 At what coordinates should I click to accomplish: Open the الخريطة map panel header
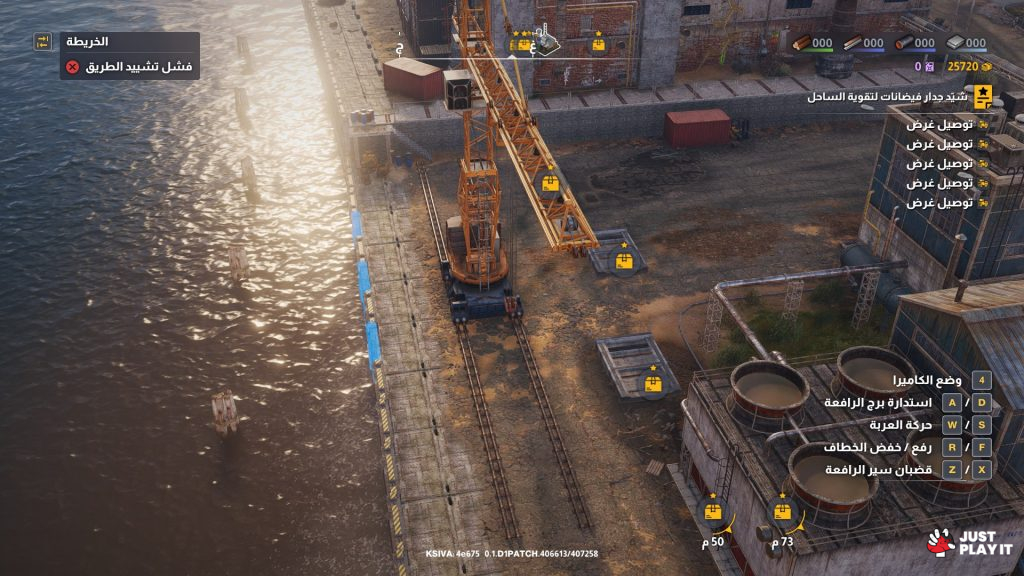coord(88,42)
